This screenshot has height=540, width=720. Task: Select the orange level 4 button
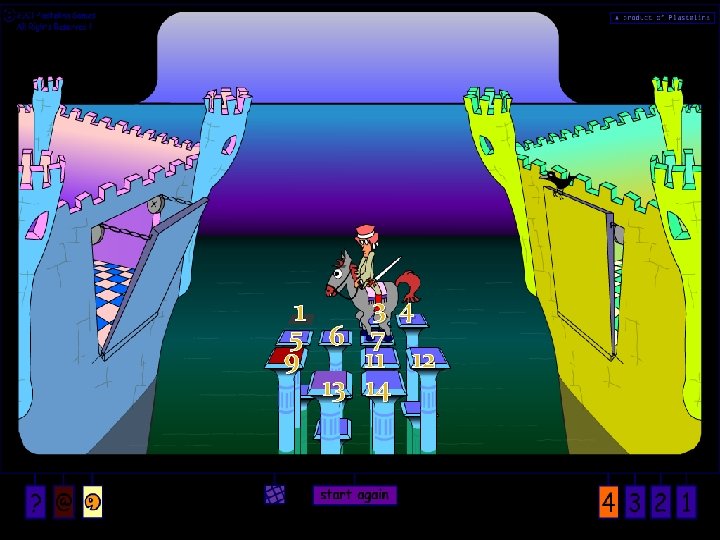point(609,503)
